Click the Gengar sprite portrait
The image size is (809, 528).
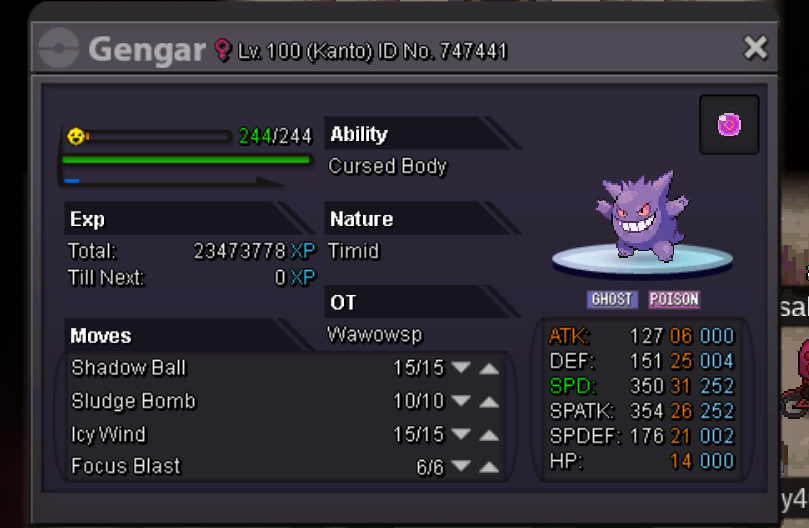(641, 220)
